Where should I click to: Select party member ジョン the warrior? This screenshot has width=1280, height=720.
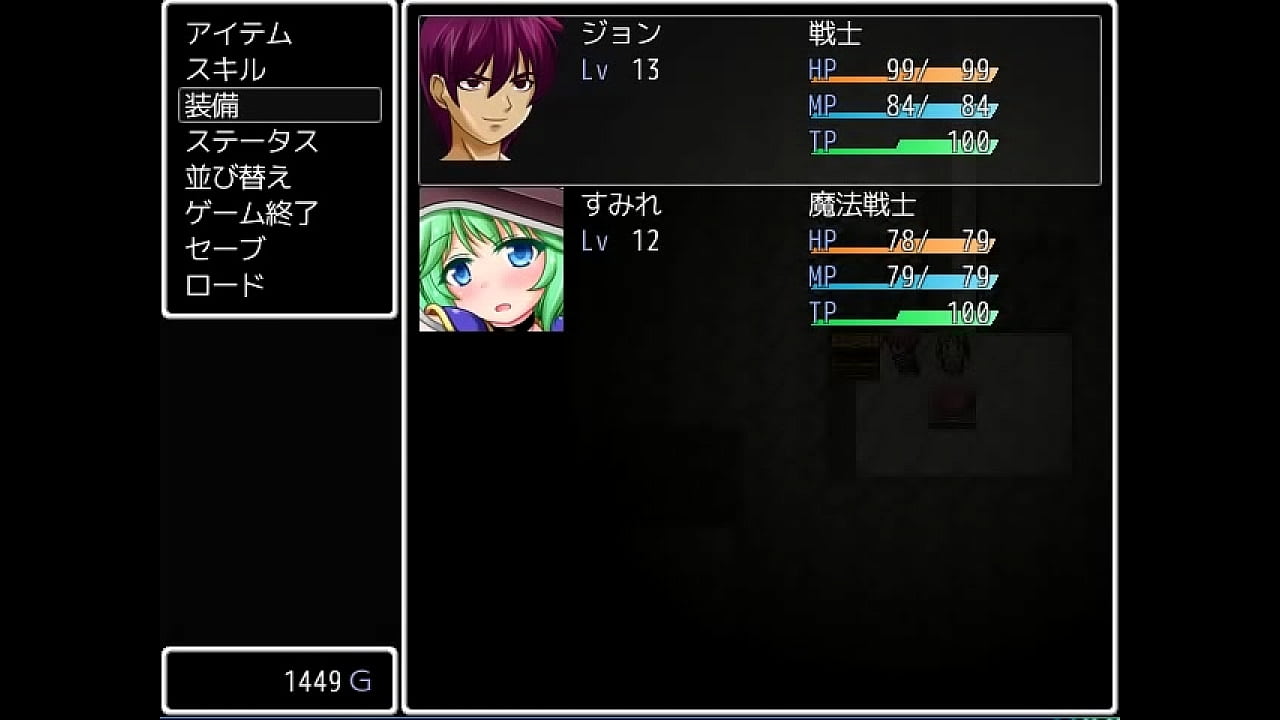point(759,100)
